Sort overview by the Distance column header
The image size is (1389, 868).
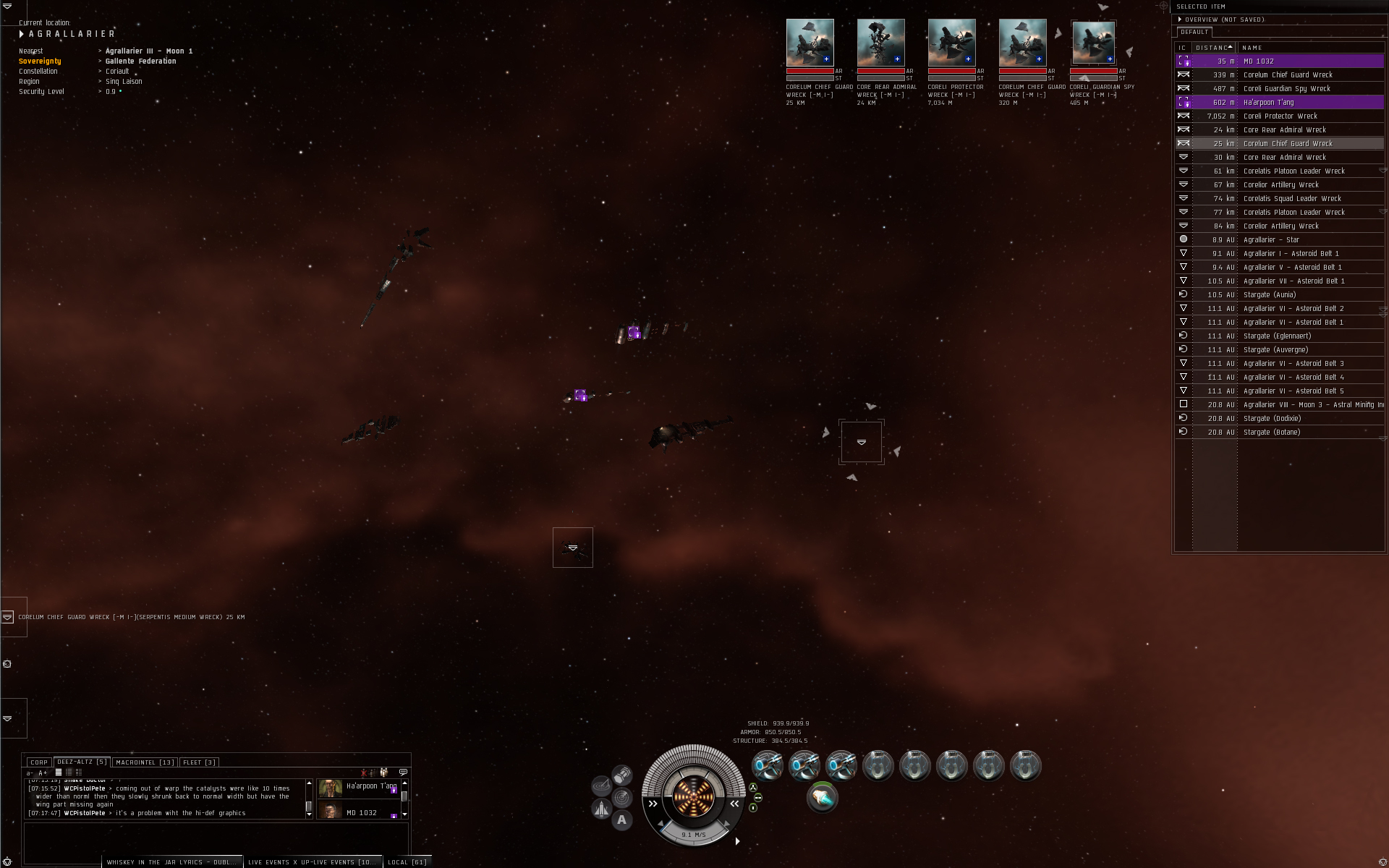tap(1213, 48)
